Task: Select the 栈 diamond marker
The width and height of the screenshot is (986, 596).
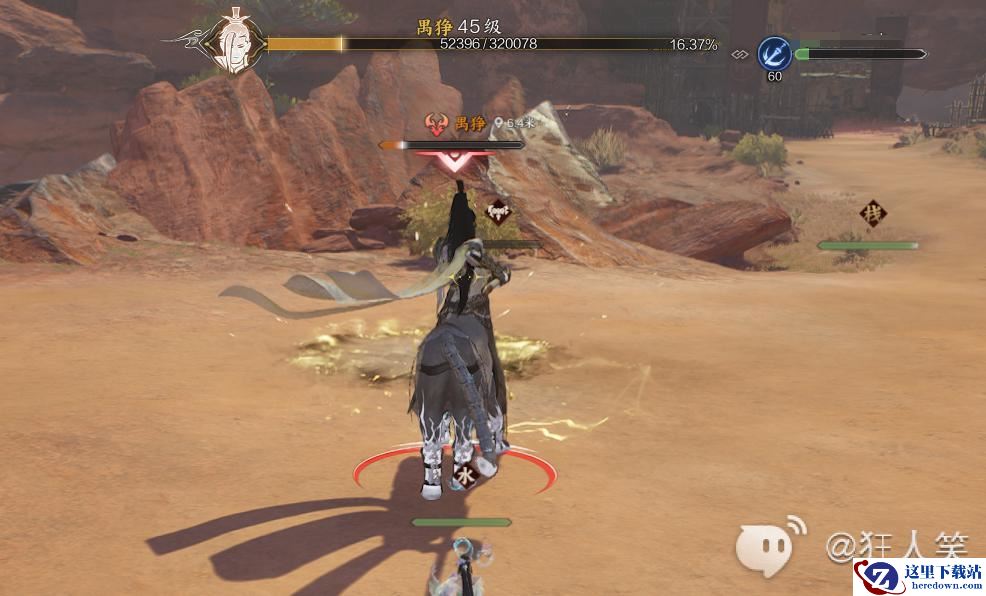Action: click(873, 214)
